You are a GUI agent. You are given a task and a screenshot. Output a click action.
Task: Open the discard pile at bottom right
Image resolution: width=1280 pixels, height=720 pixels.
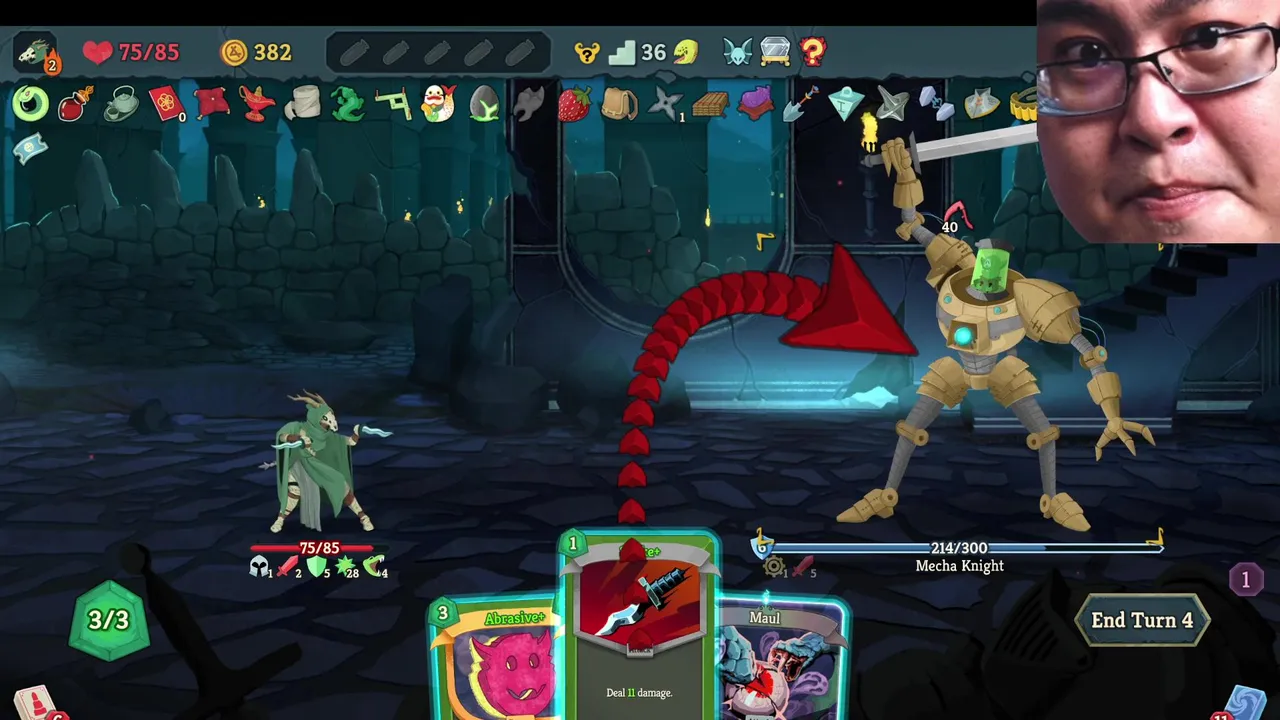point(1245,703)
